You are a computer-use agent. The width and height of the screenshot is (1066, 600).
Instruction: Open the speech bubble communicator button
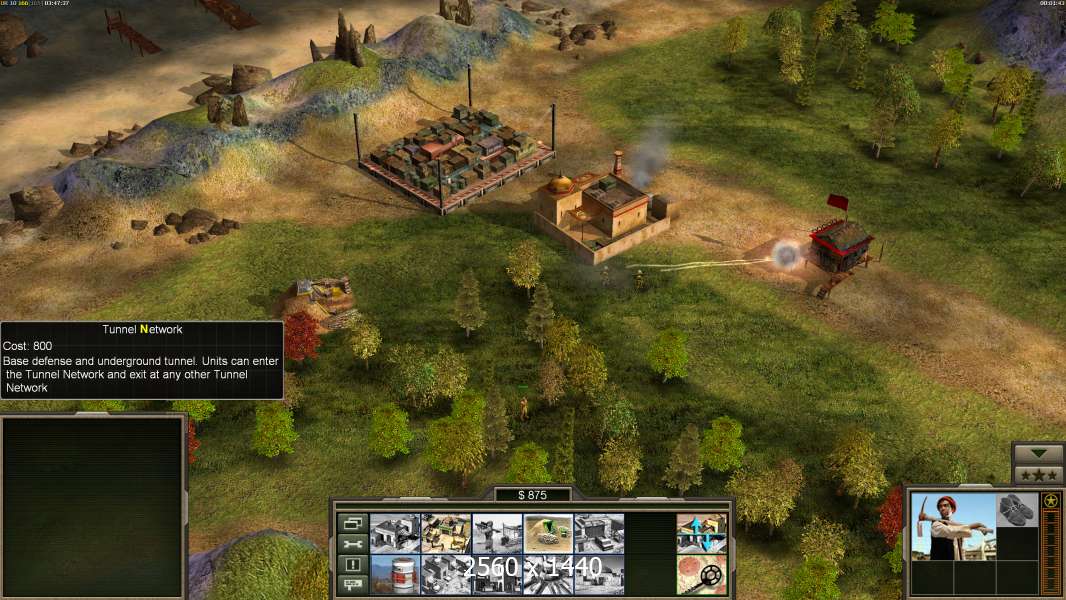click(x=352, y=585)
